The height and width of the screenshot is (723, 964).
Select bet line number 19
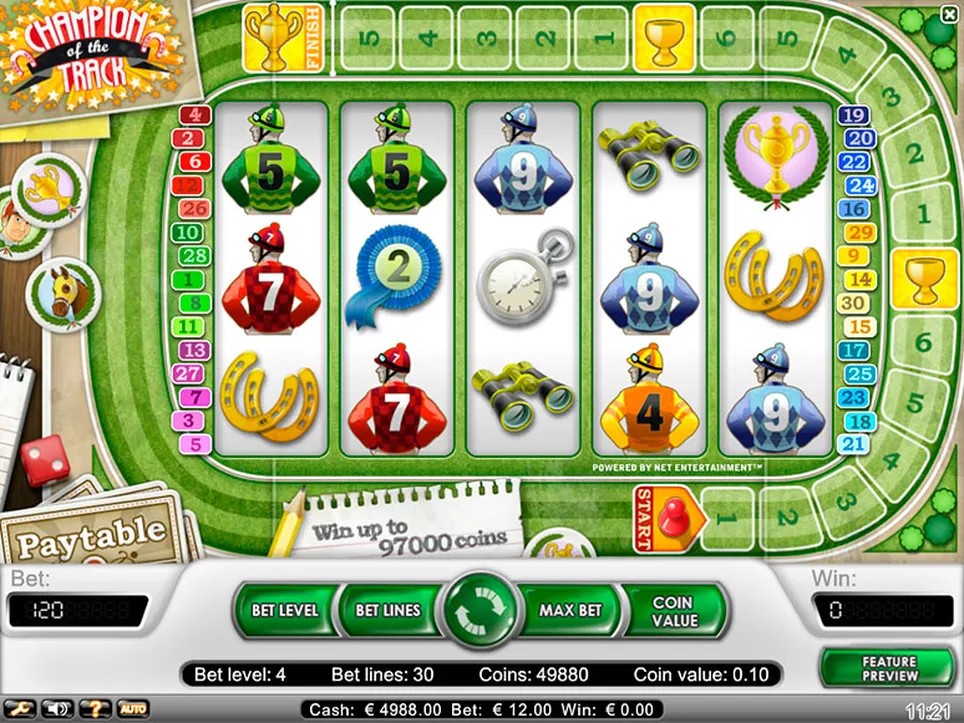(x=853, y=116)
